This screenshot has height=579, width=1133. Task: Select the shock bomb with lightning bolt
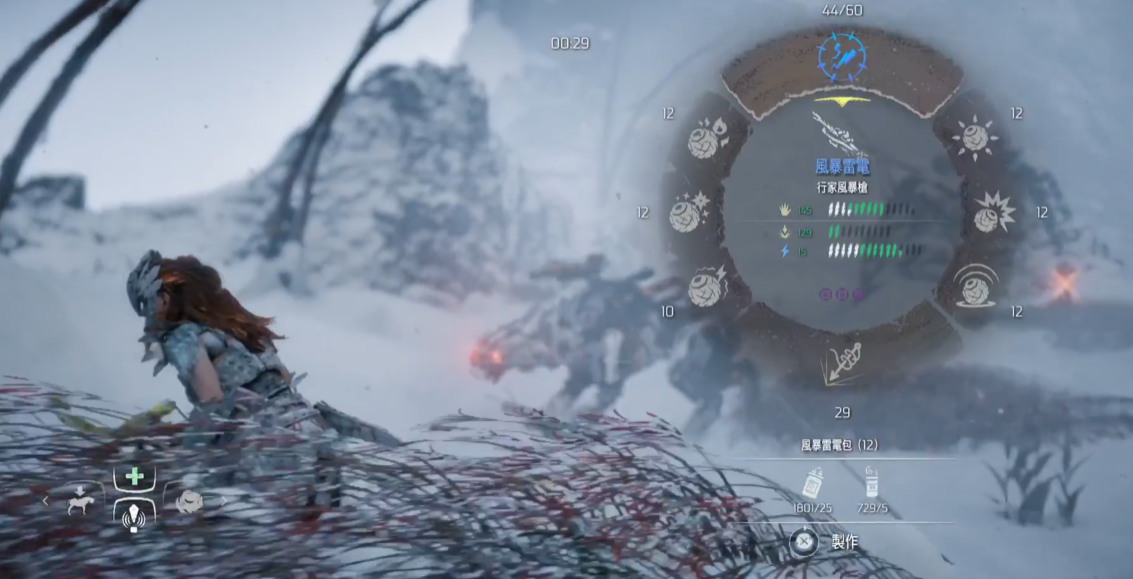(708, 287)
